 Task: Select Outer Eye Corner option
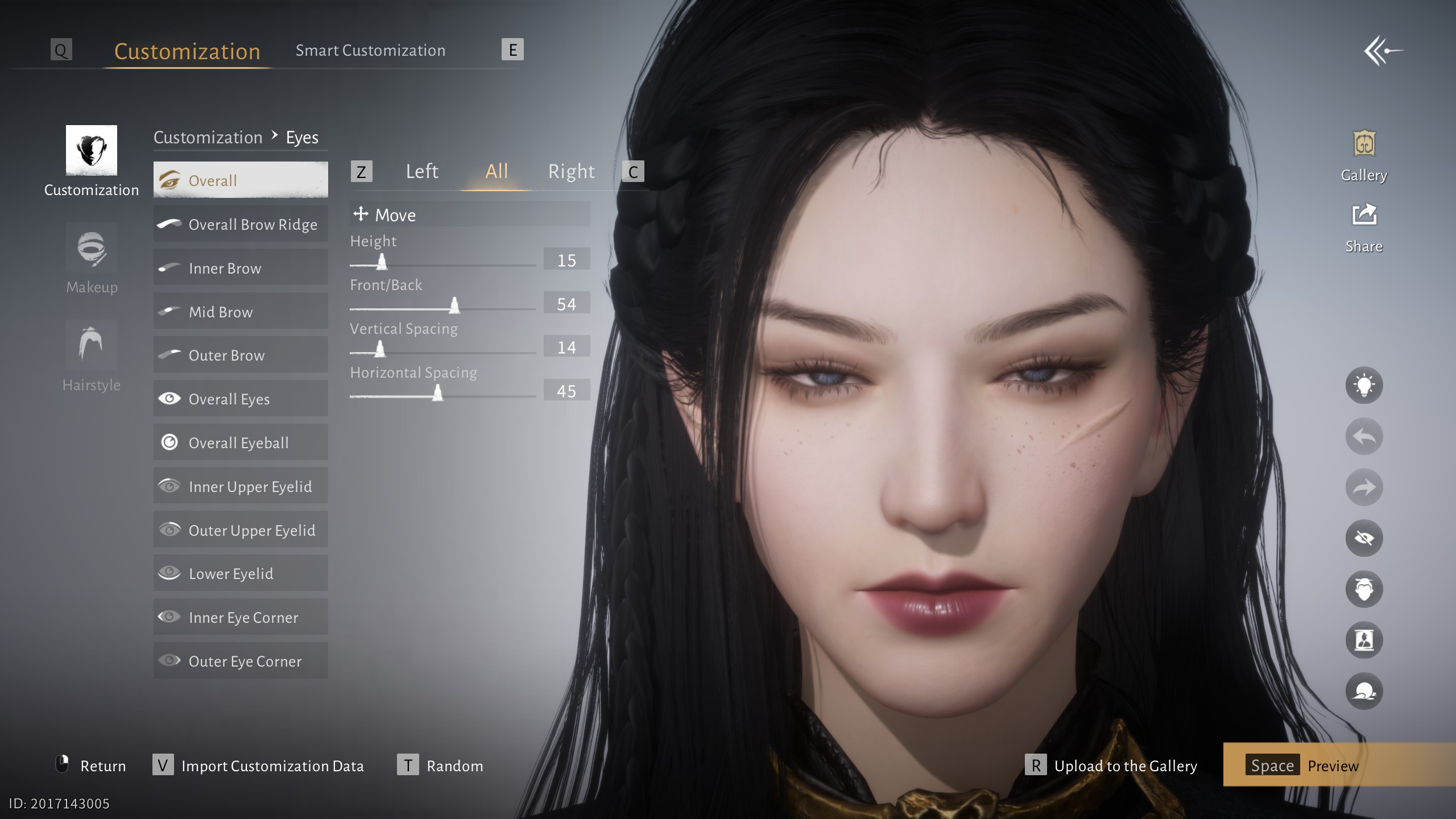click(241, 661)
